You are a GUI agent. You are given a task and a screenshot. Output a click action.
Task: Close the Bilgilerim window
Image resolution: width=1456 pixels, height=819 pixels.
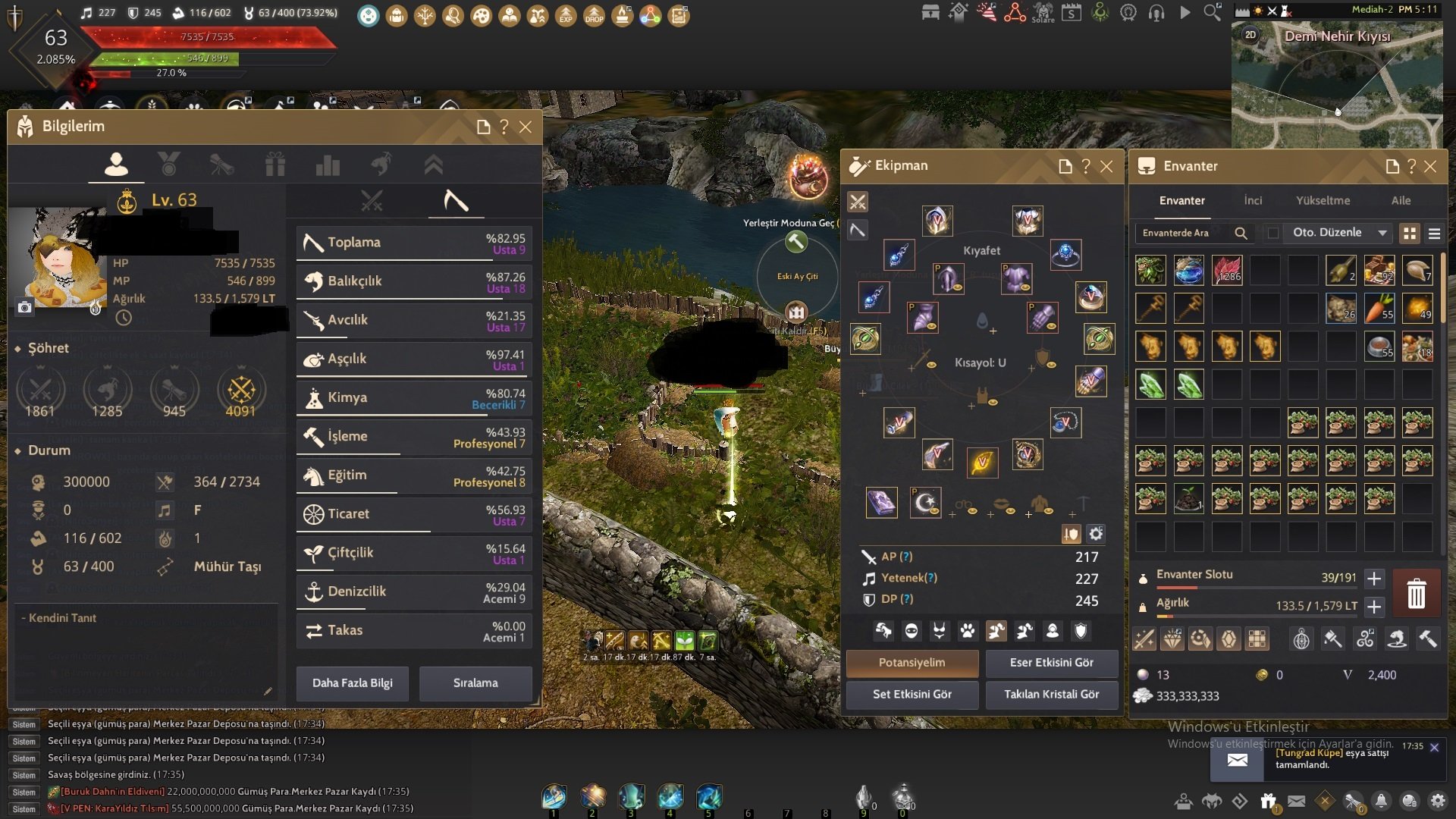pyautogui.click(x=526, y=127)
